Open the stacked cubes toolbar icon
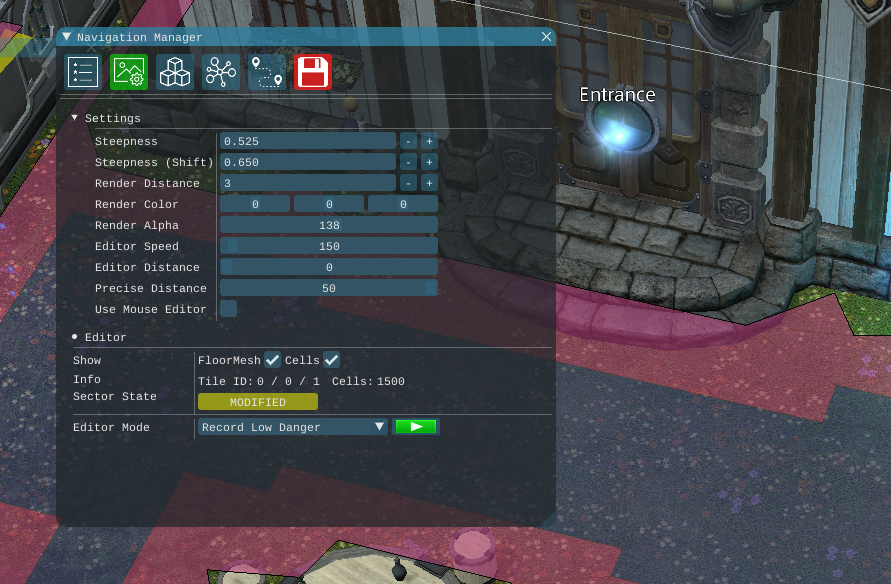Viewport: 891px width, 584px height. 175,72
